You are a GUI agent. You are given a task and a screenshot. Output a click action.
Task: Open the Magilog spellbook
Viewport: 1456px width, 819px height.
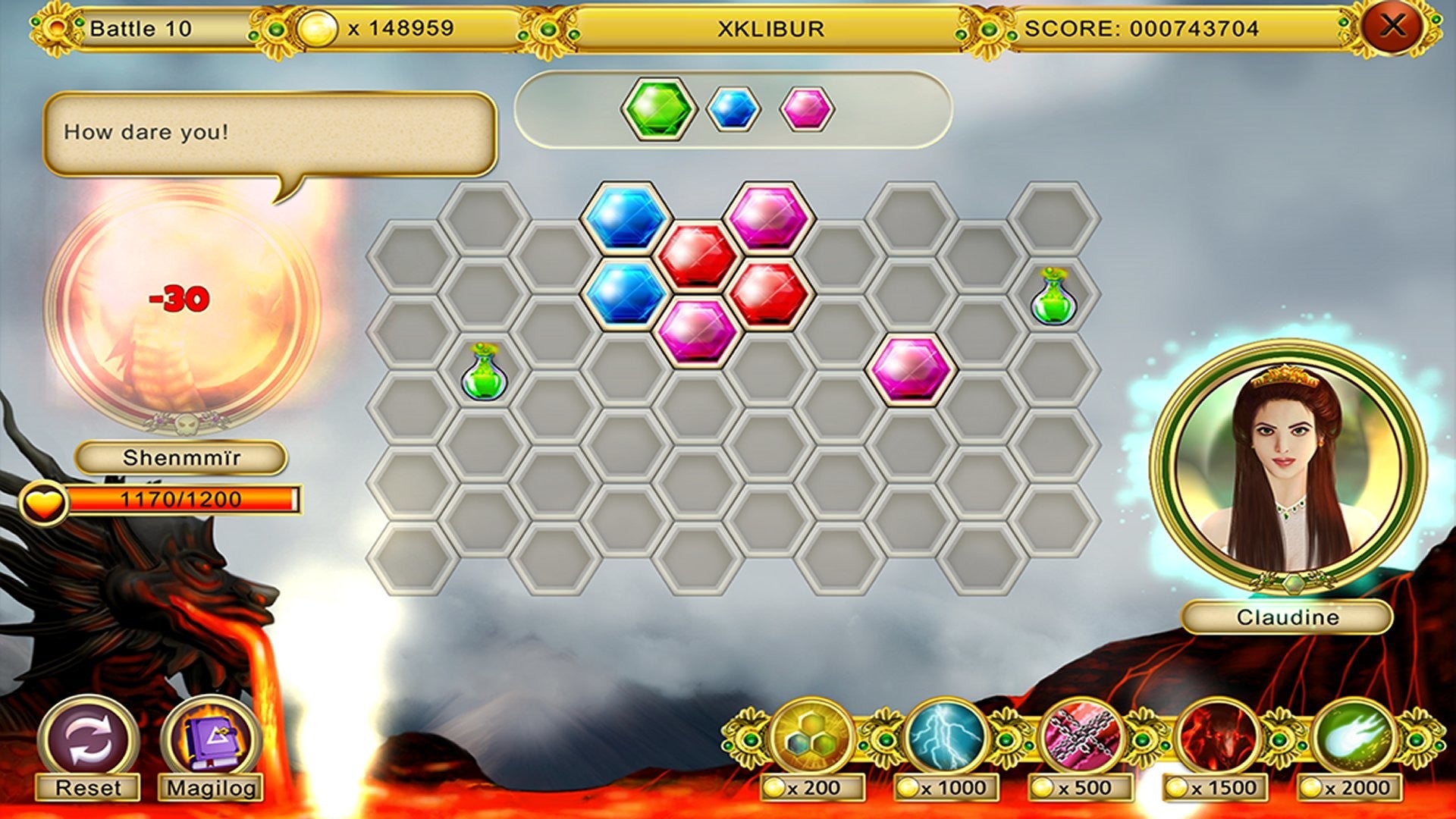point(212,742)
